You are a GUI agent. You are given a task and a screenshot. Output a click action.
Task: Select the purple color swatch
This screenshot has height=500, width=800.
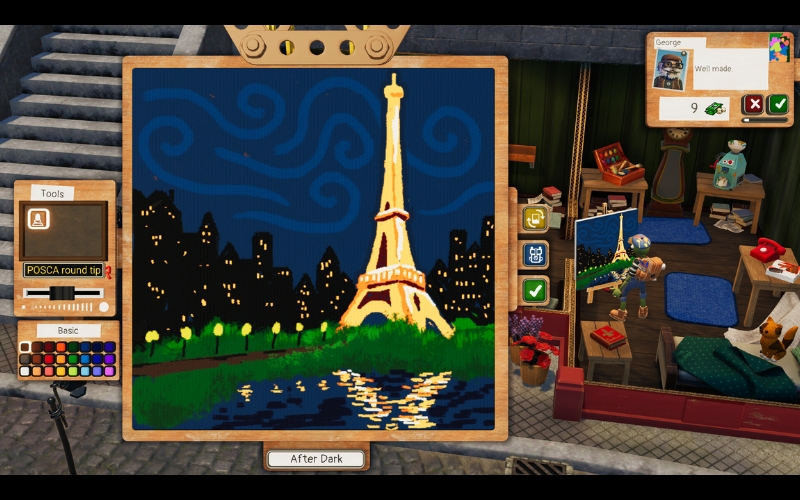coord(109,359)
